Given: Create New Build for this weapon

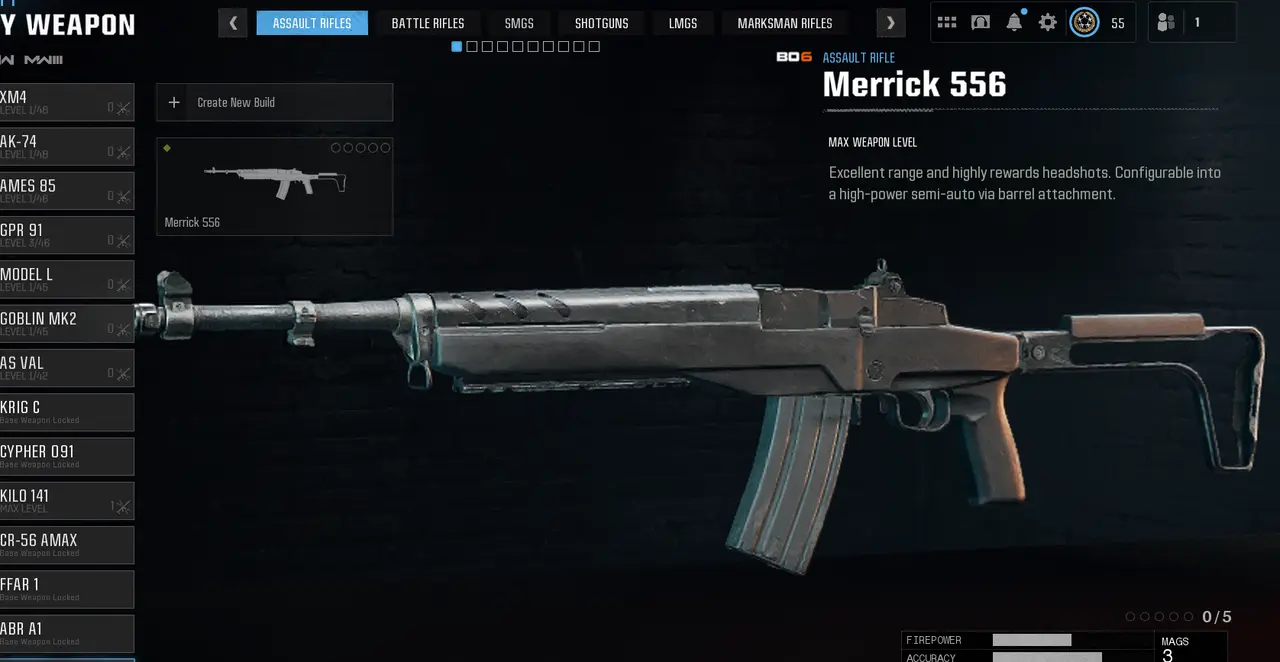Looking at the screenshot, I should [274, 102].
